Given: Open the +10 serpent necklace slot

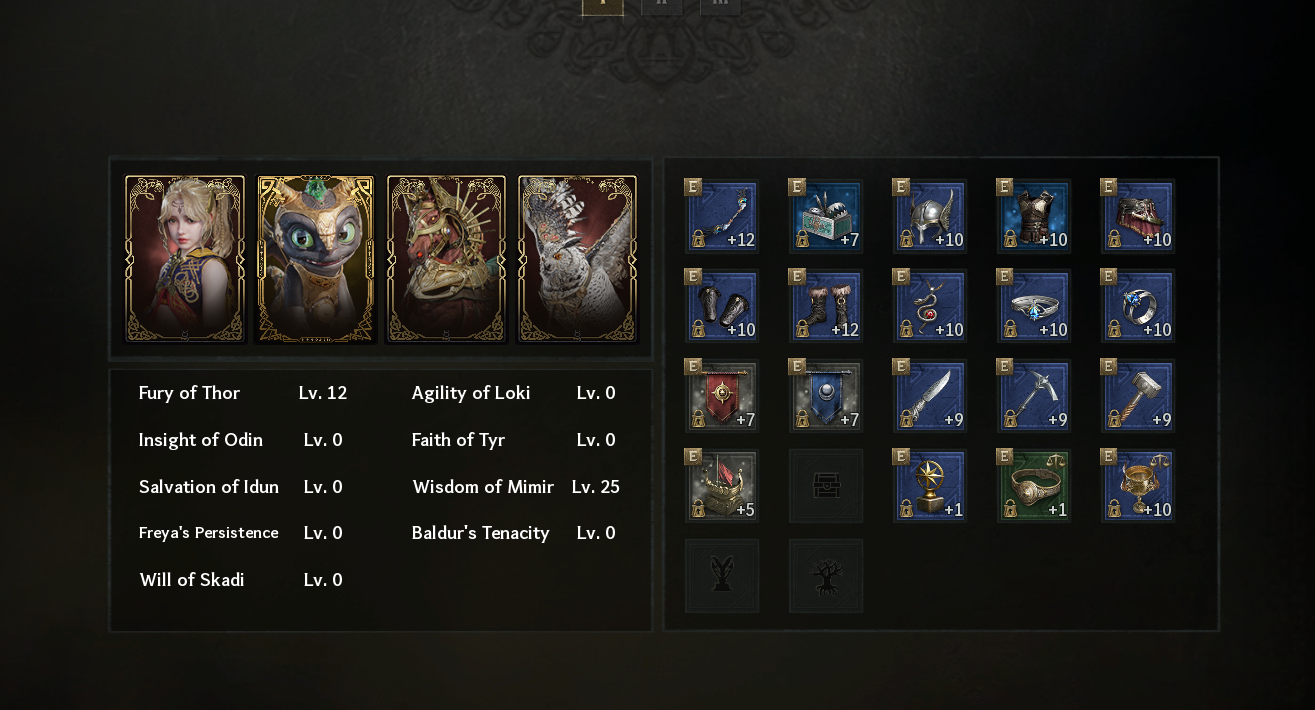Looking at the screenshot, I should [930, 306].
